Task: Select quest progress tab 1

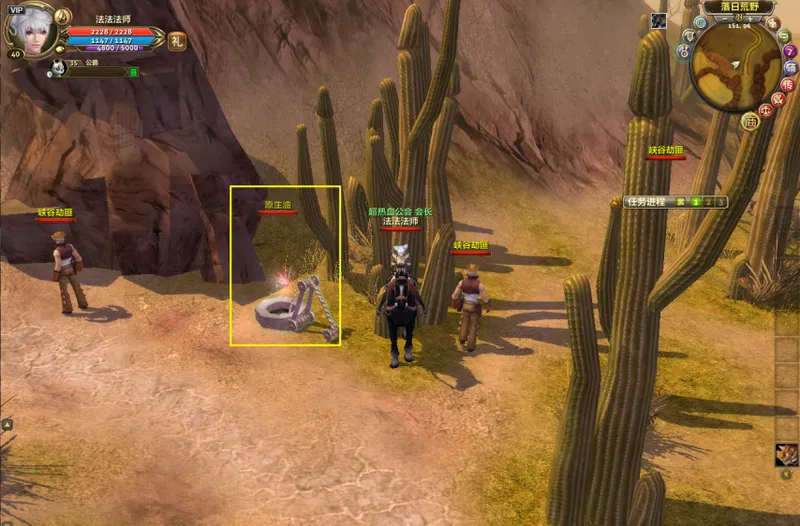Action: 696,202
